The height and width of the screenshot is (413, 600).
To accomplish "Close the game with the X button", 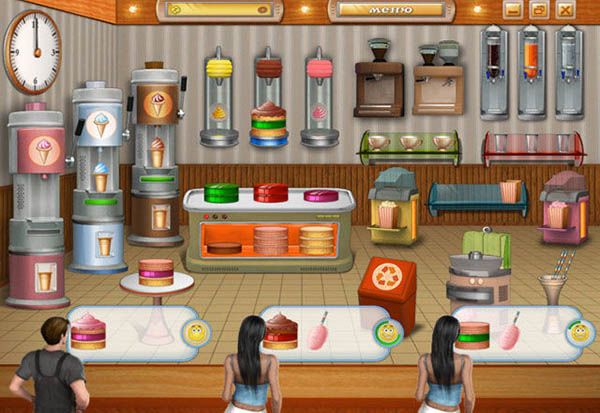I will [x=566, y=10].
